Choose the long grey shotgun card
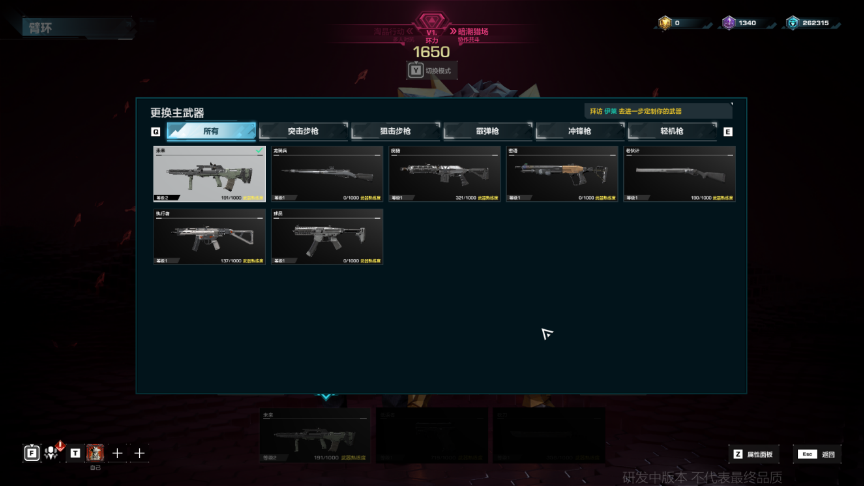Image resolution: width=864 pixels, height=486 pixels. click(679, 174)
